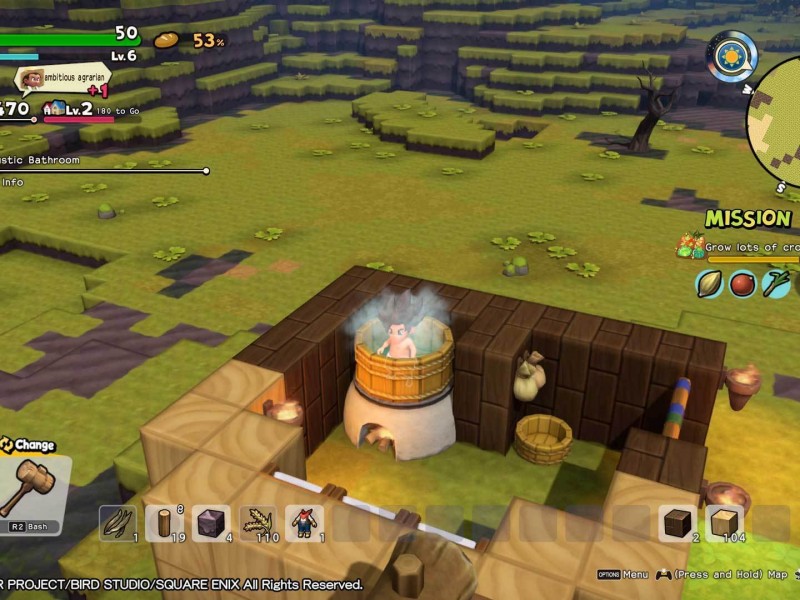Click the green leek crop mission icon
800x600 pixels.
(775, 283)
